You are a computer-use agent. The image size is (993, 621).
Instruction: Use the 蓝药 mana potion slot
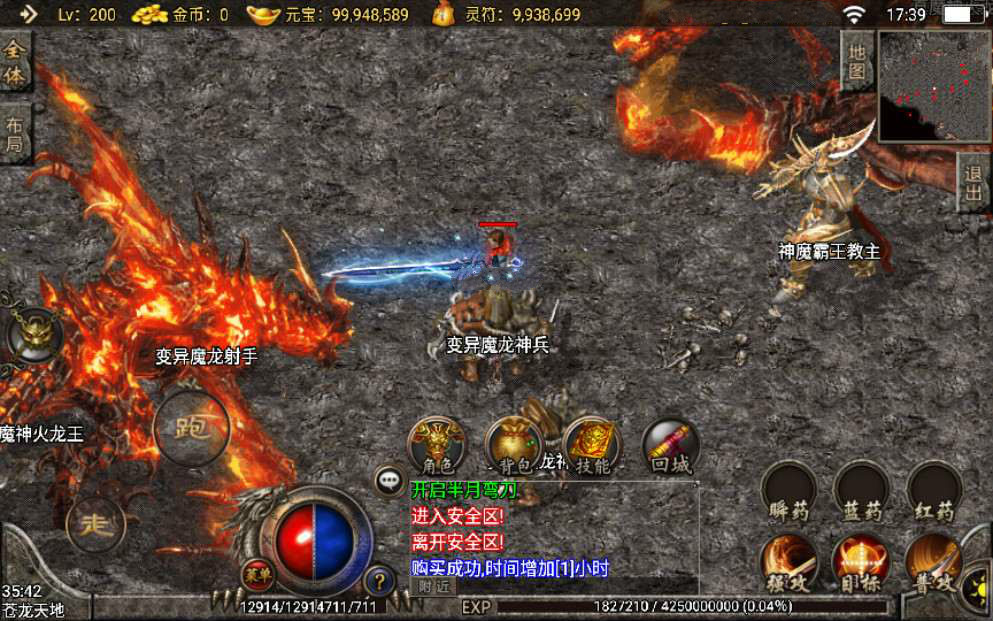click(861, 490)
